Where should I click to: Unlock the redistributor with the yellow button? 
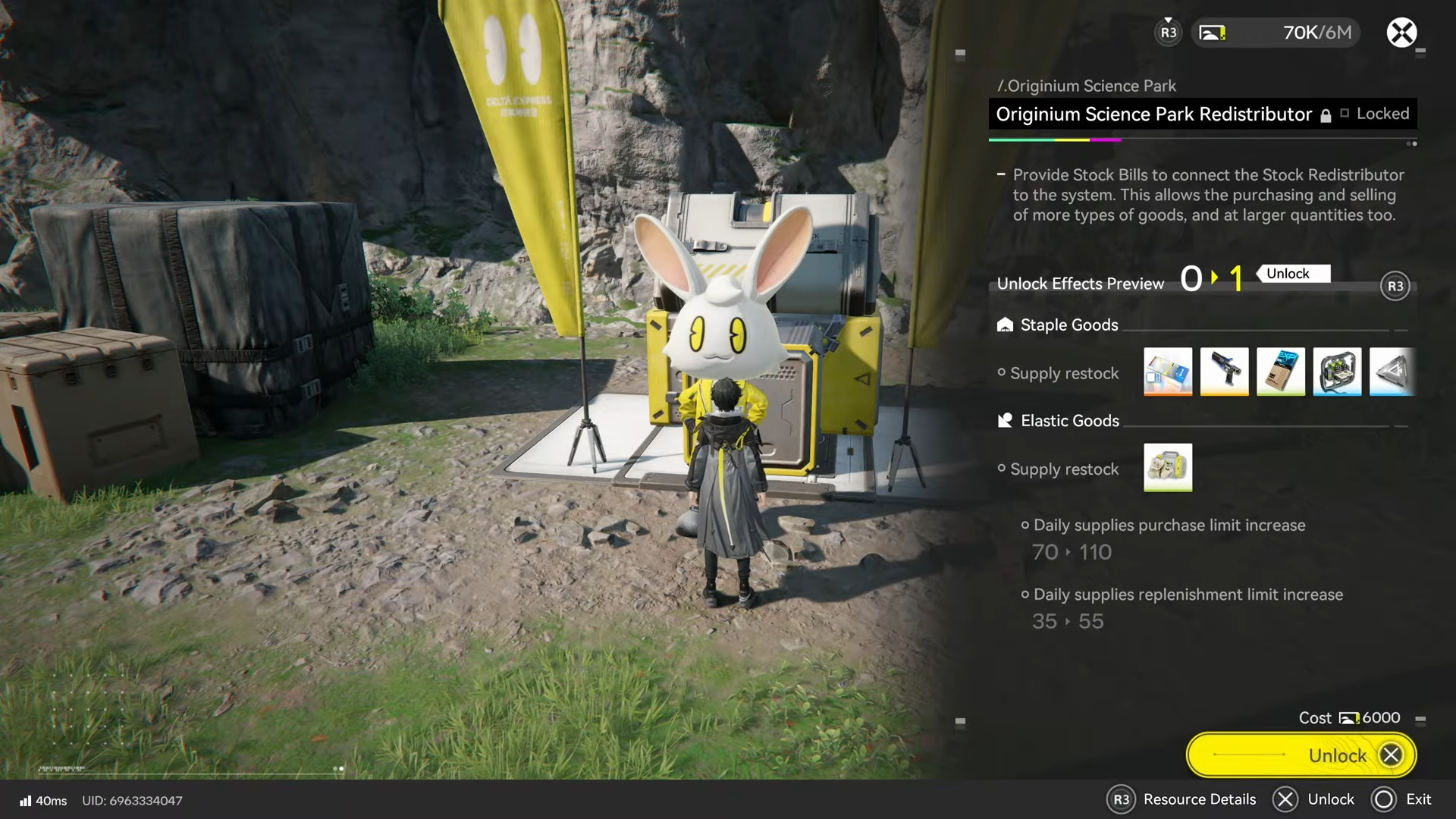click(x=1301, y=755)
